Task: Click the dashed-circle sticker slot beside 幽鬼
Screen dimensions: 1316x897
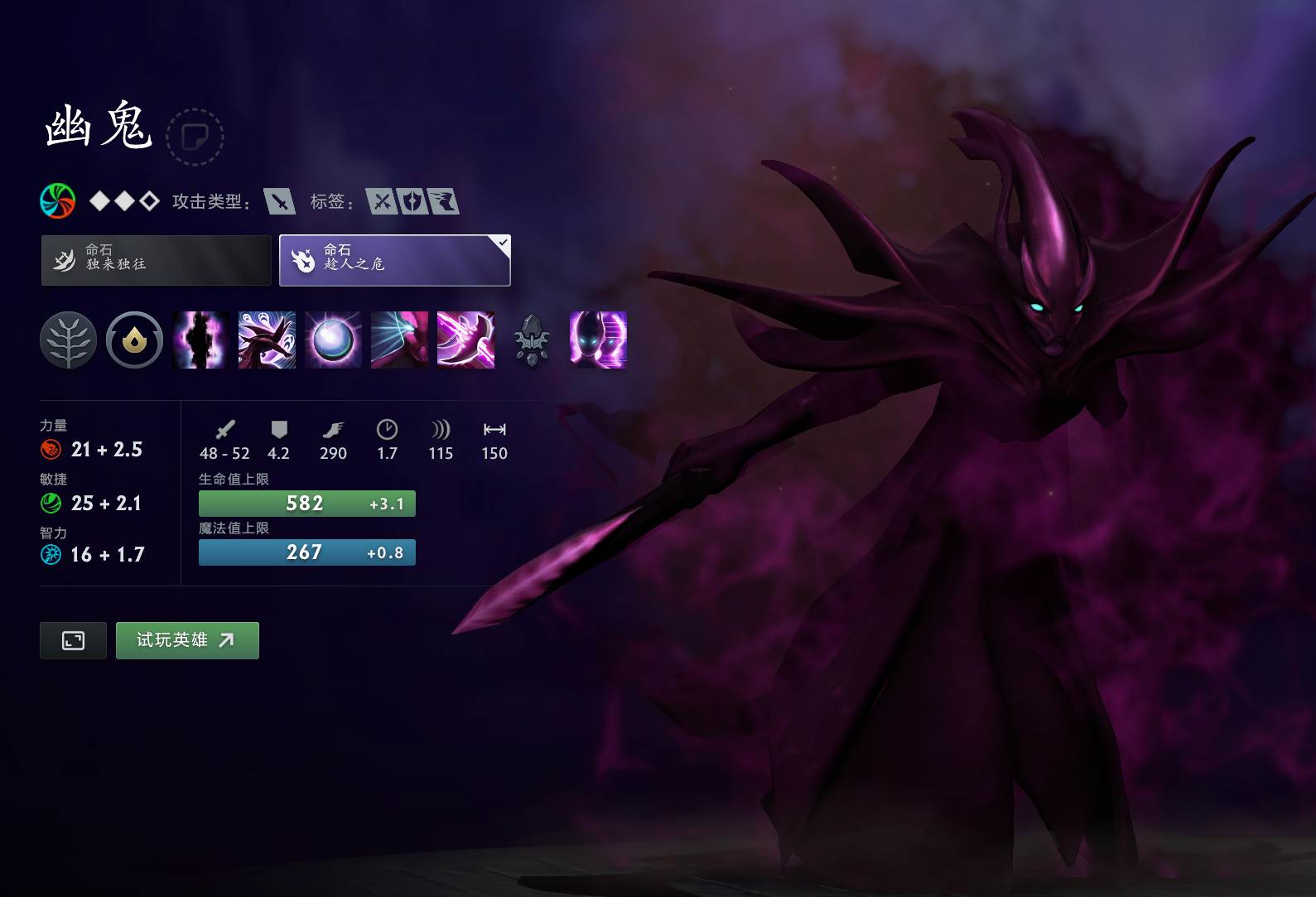Action: point(195,137)
